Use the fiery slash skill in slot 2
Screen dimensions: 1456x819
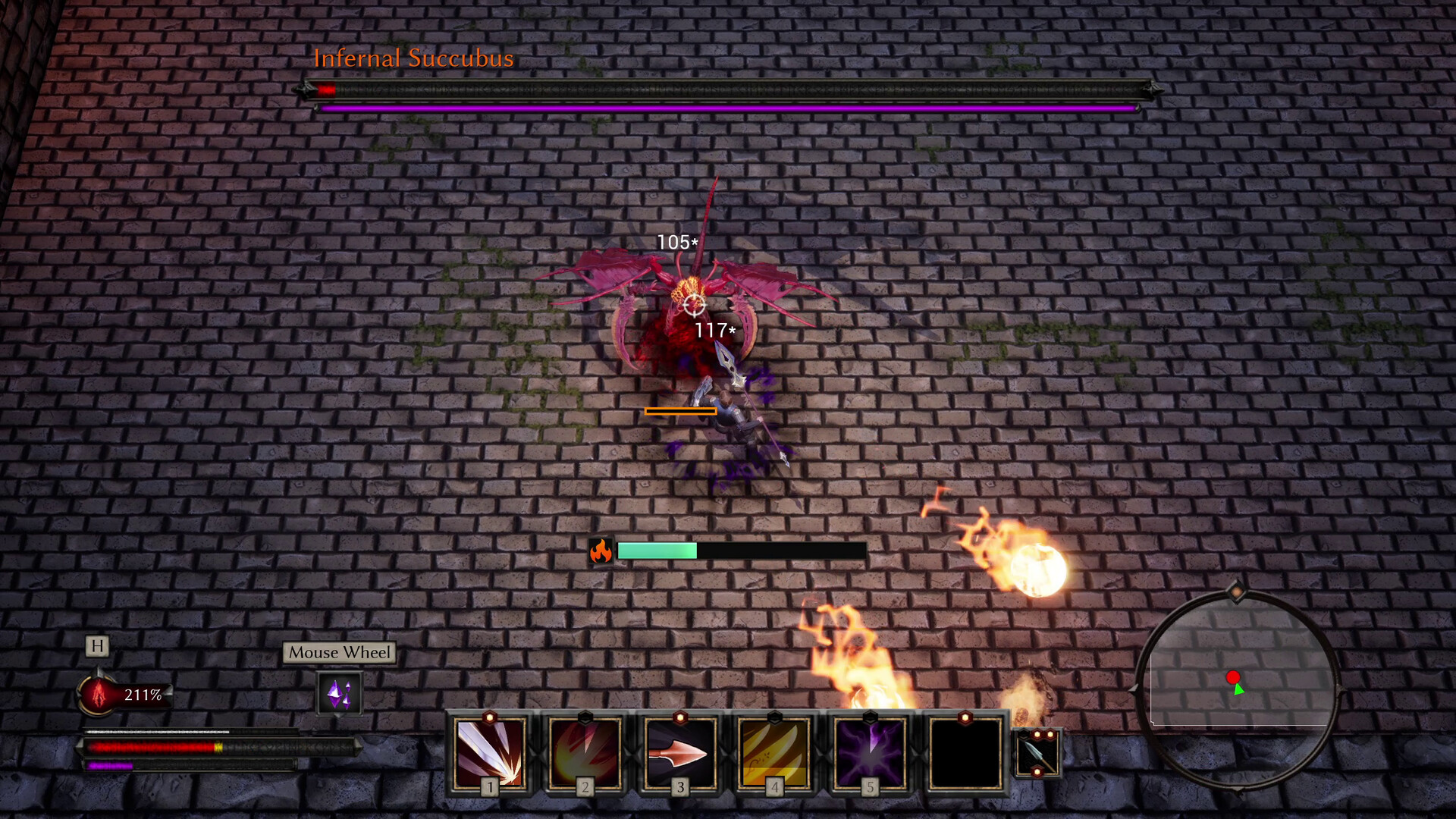pos(585,752)
